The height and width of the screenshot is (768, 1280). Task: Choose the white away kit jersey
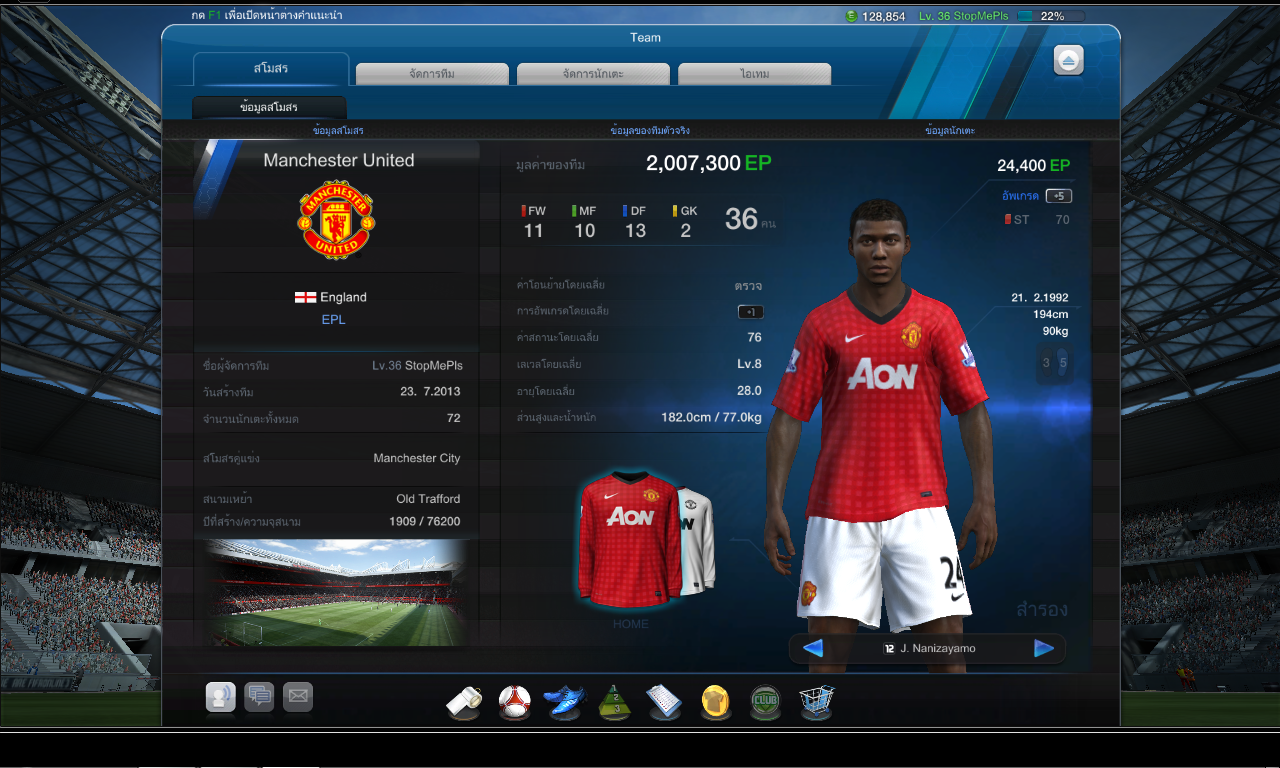(x=701, y=540)
